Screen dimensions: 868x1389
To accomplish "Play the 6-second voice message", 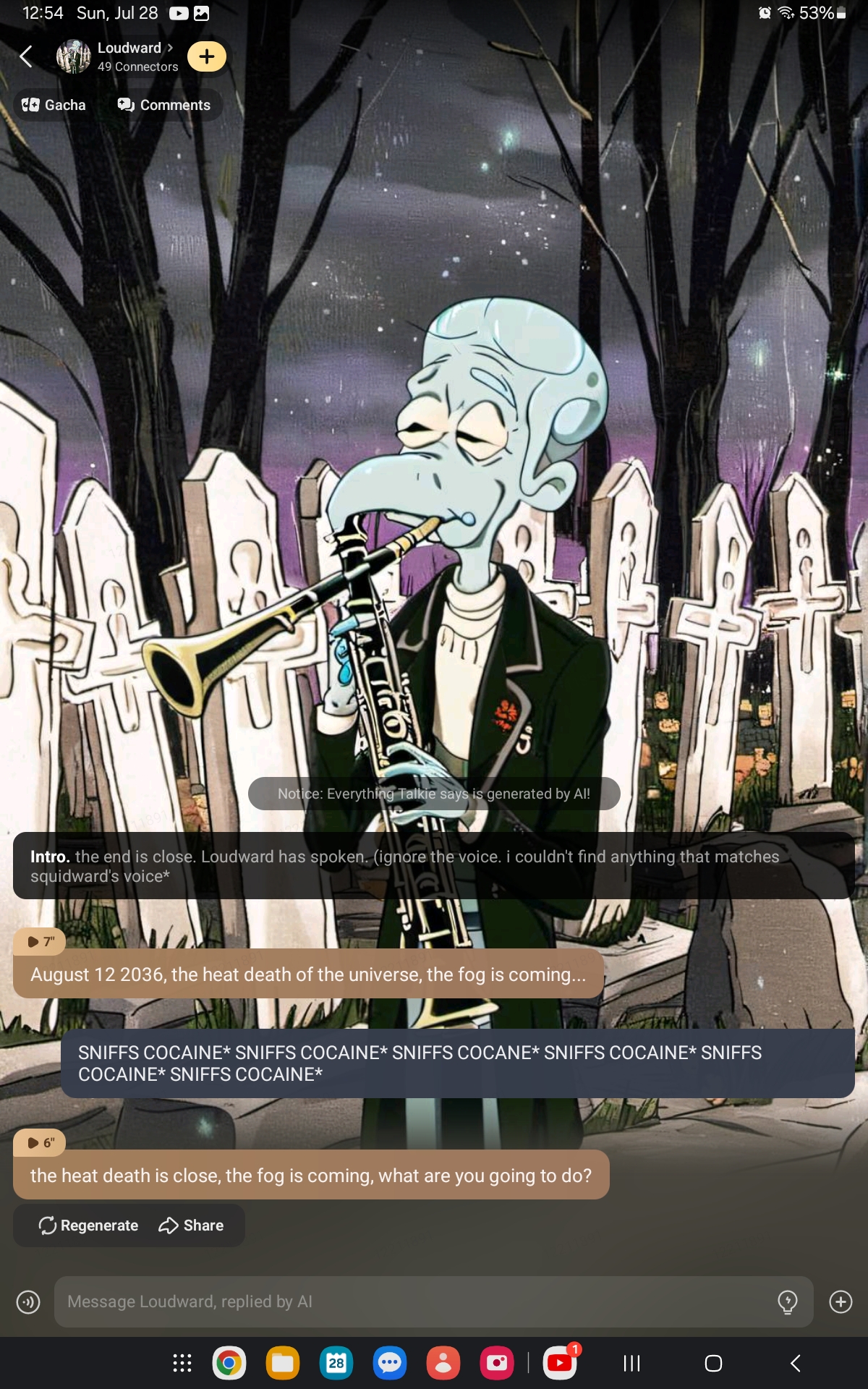I will [x=40, y=1142].
